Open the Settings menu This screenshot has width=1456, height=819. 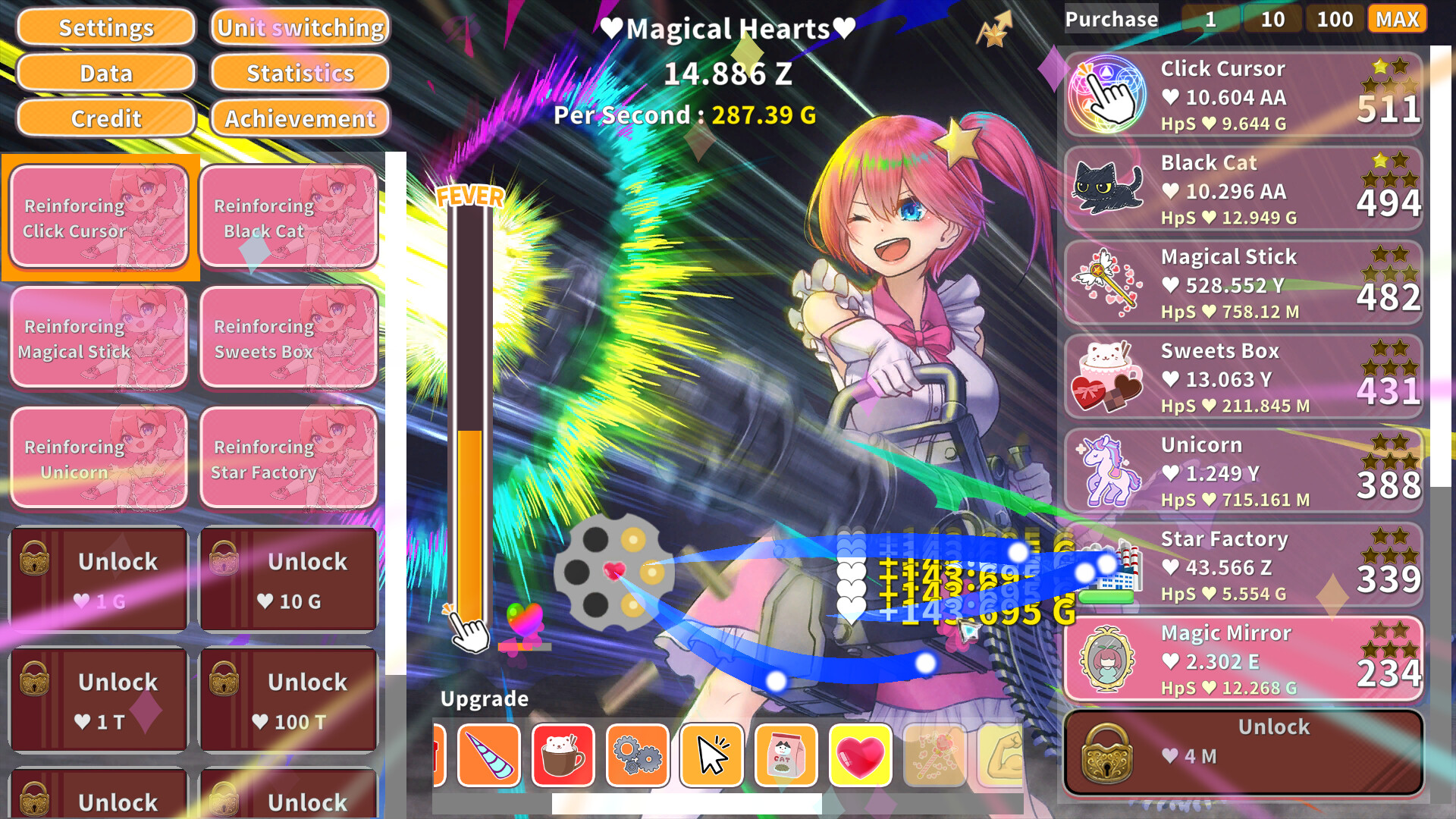coord(105,27)
